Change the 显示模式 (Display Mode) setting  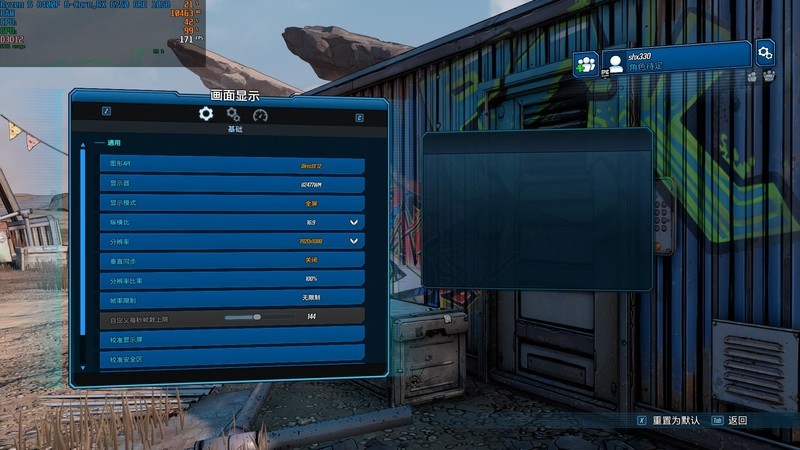pyautogui.click(x=231, y=203)
